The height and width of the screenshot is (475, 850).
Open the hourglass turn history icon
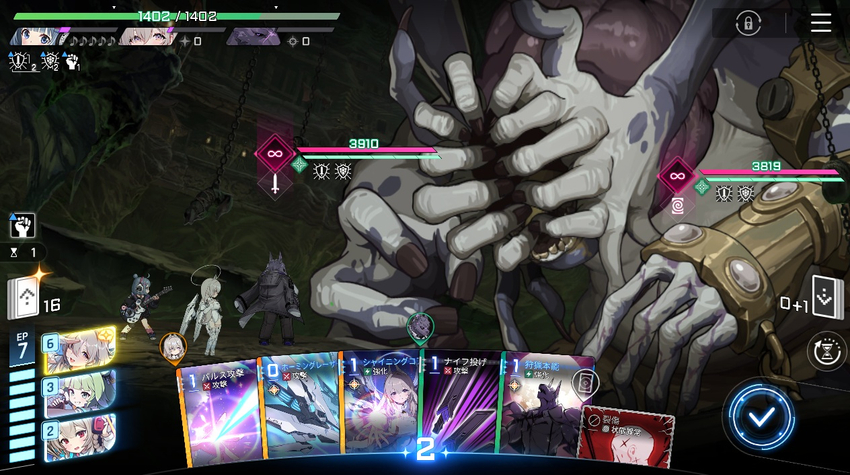(x=824, y=350)
